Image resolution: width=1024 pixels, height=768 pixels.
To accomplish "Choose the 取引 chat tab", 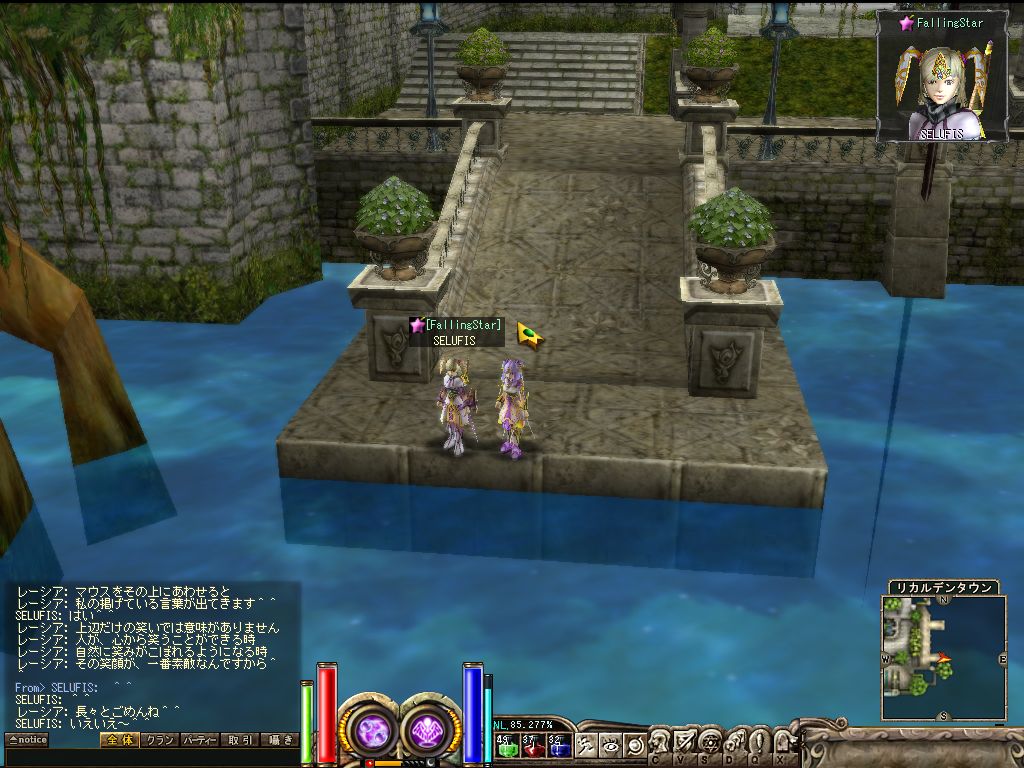I will point(240,740).
